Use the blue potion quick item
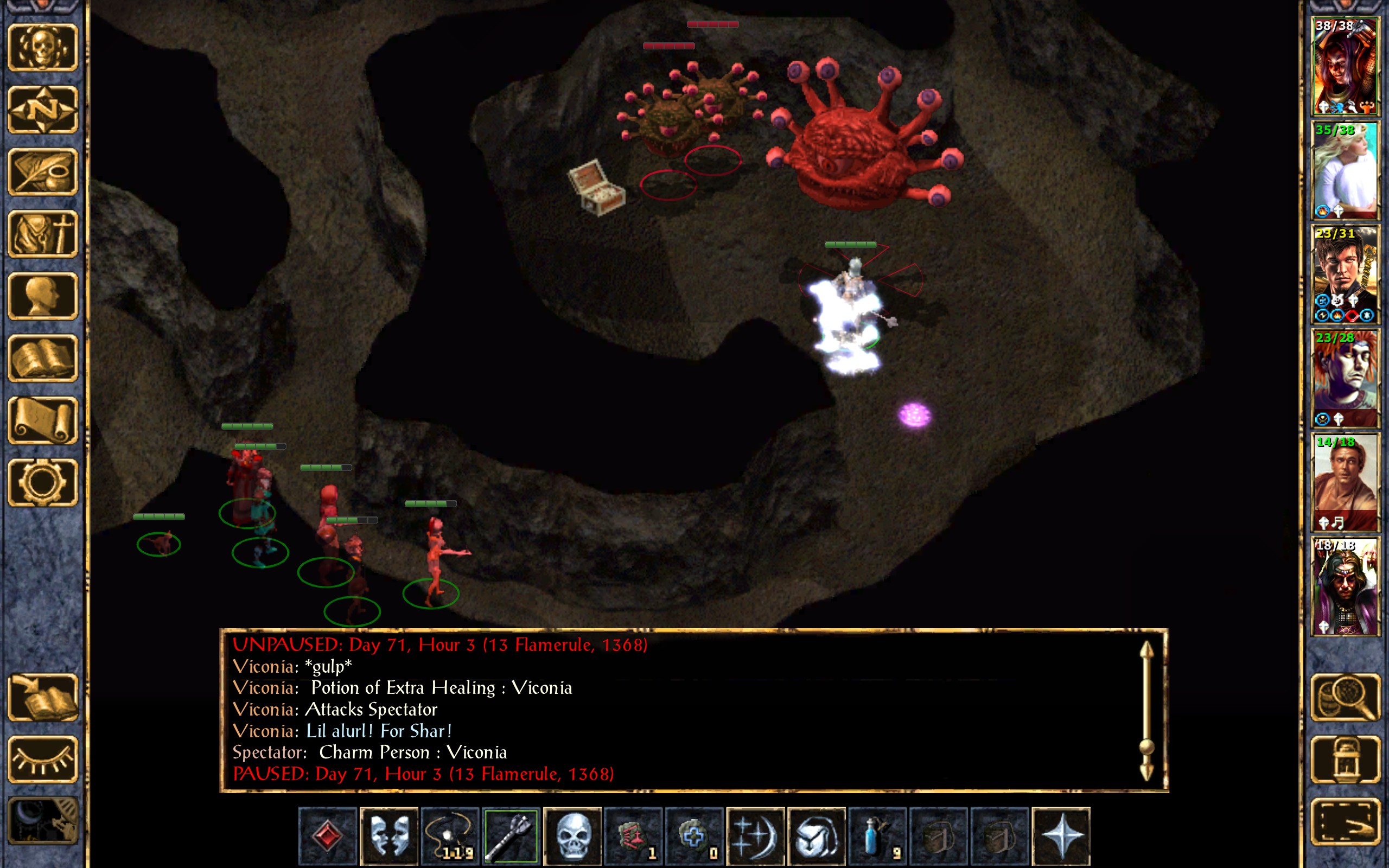The height and width of the screenshot is (868, 1389). tap(877, 836)
